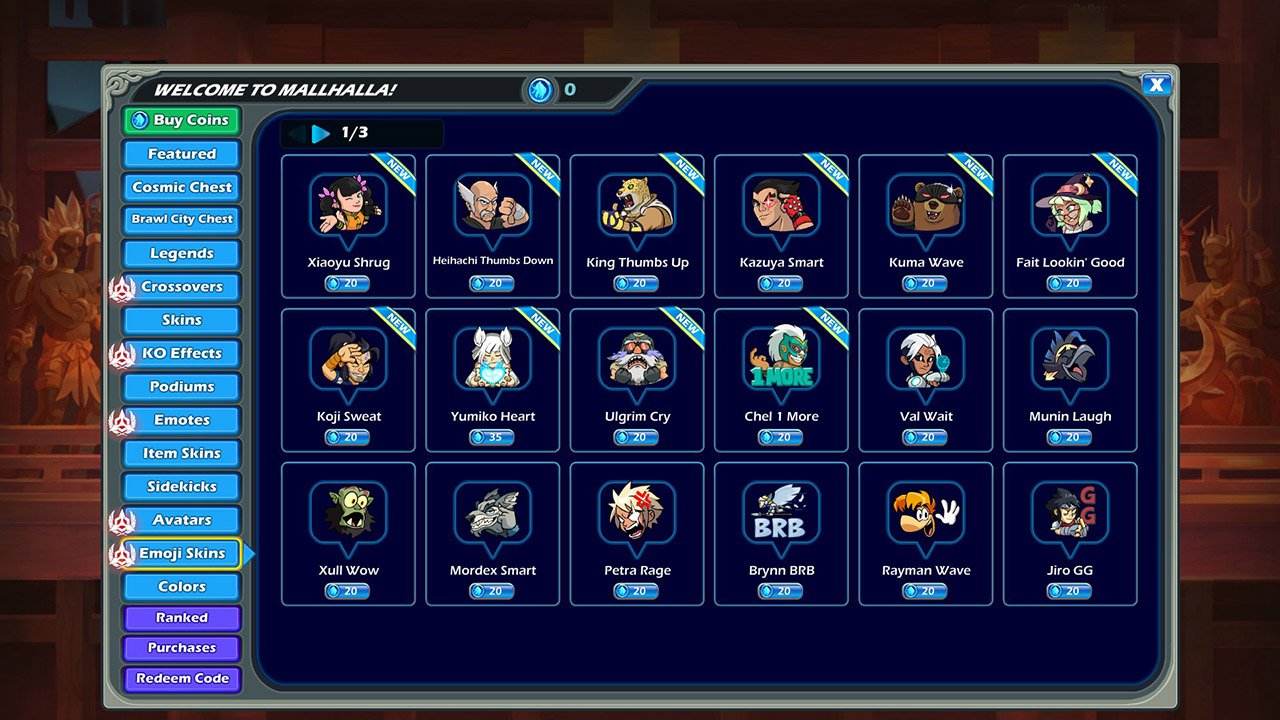This screenshot has width=1280, height=720.
Task: Open the Jiro GG emoji skin
Action: point(1069,533)
